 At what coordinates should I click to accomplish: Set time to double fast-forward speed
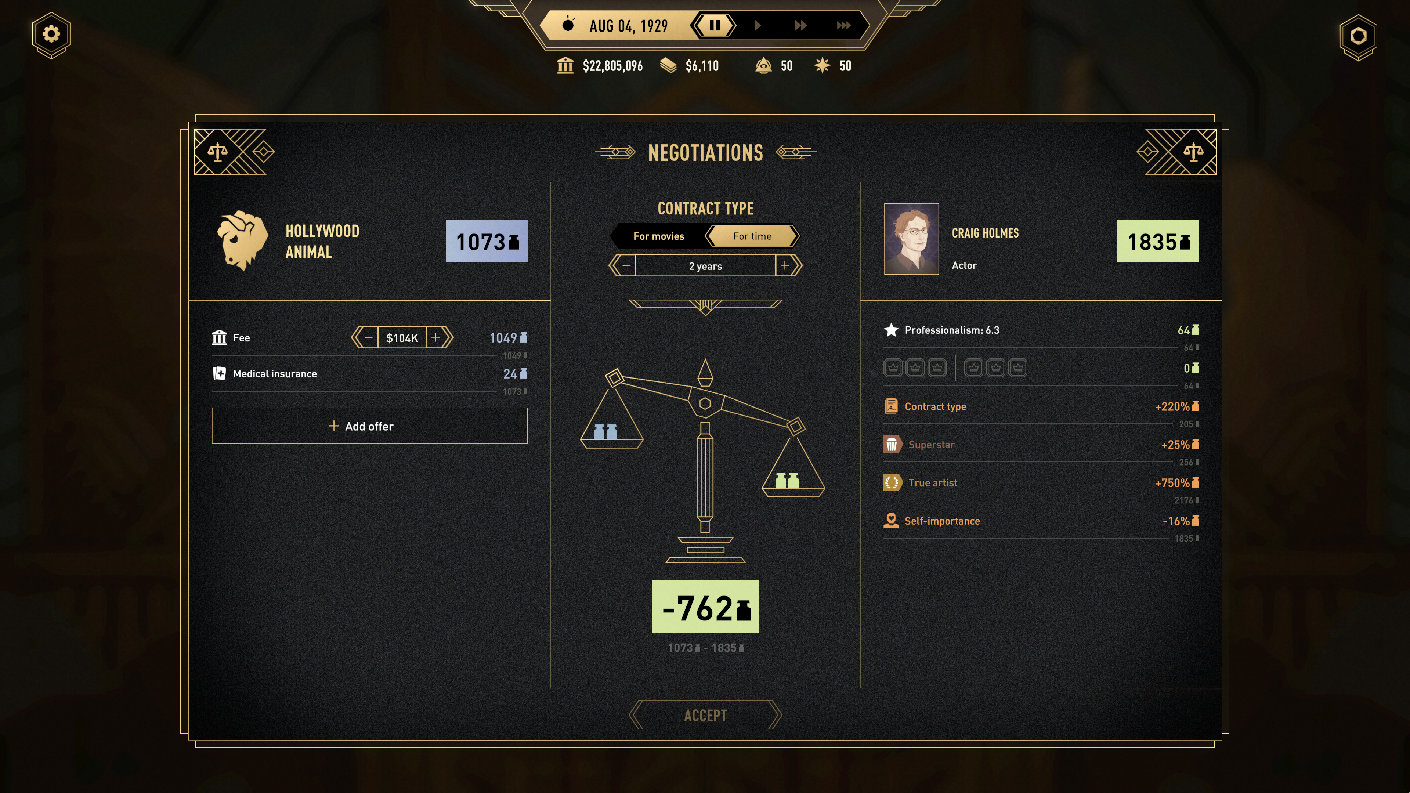tap(801, 26)
